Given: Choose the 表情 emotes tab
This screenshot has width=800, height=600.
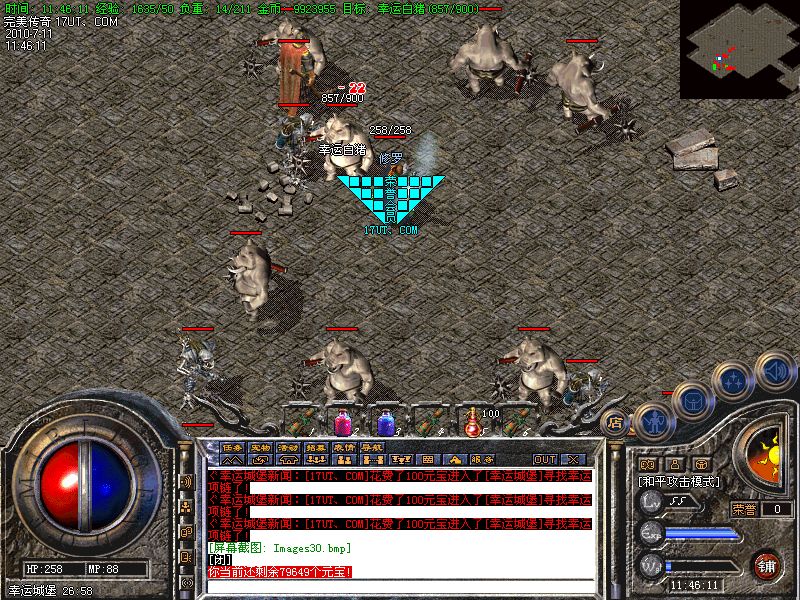Looking at the screenshot, I should (345, 447).
